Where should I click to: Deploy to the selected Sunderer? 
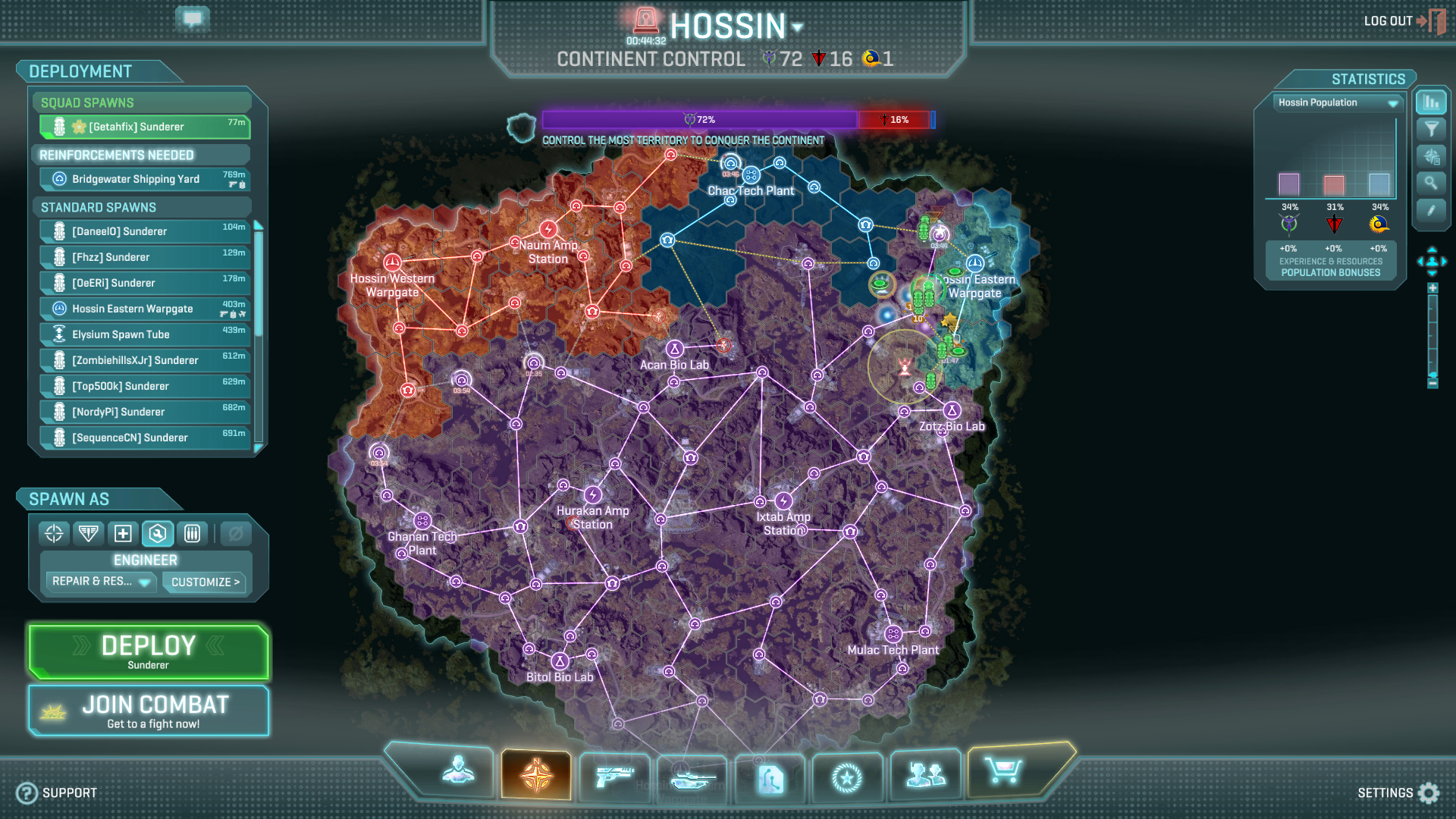click(149, 651)
